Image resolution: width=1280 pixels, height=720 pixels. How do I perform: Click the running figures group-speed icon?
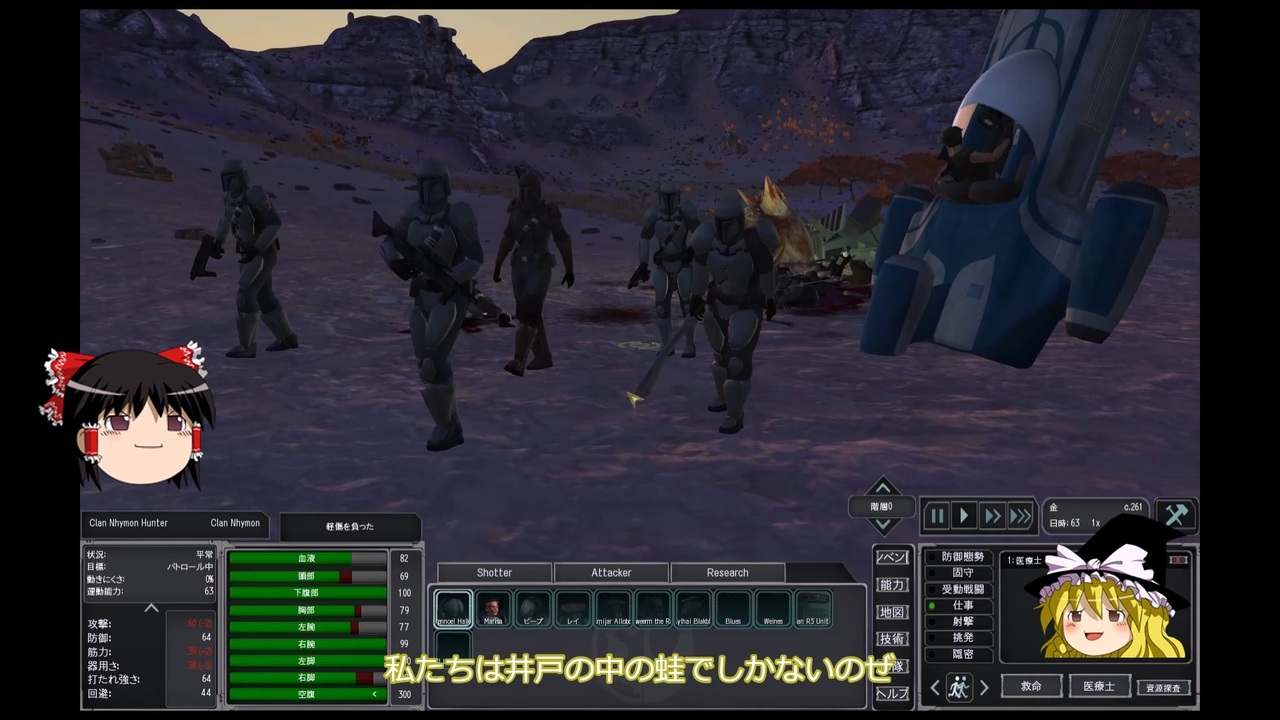tap(958, 687)
